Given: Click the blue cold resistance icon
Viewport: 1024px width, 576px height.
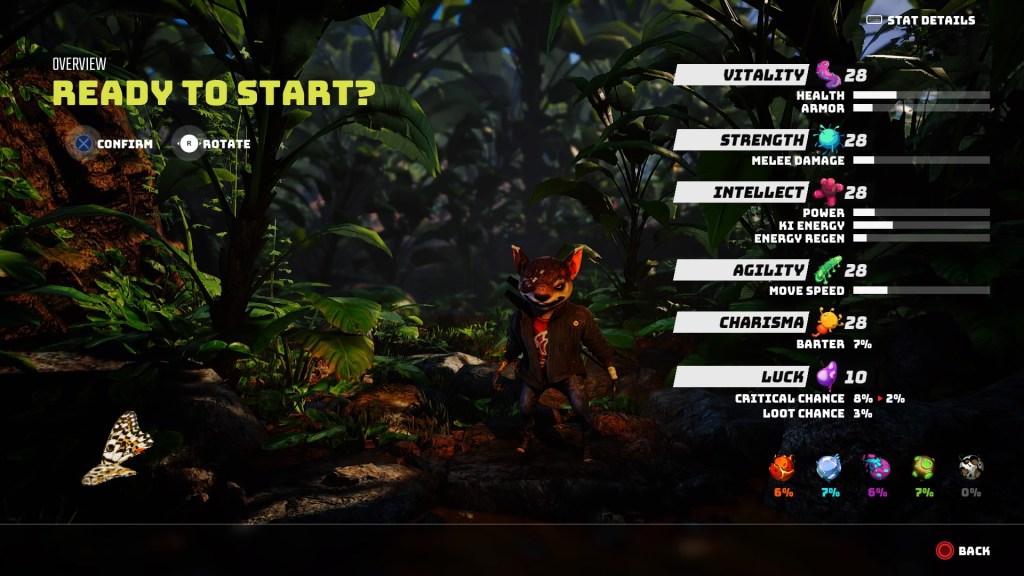Looking at the screenshot, I should tap(829, 467).
